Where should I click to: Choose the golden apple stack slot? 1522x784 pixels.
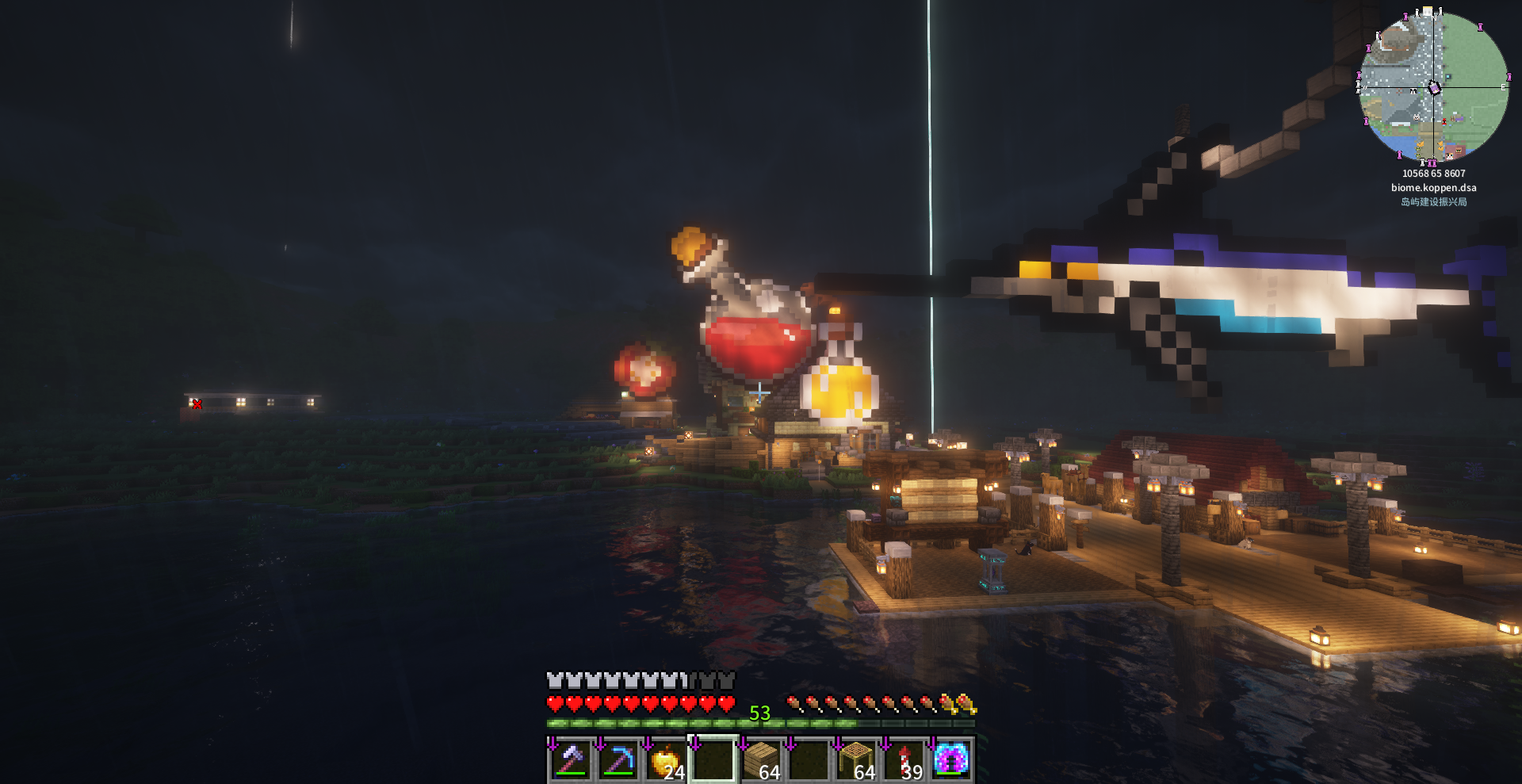666,761
